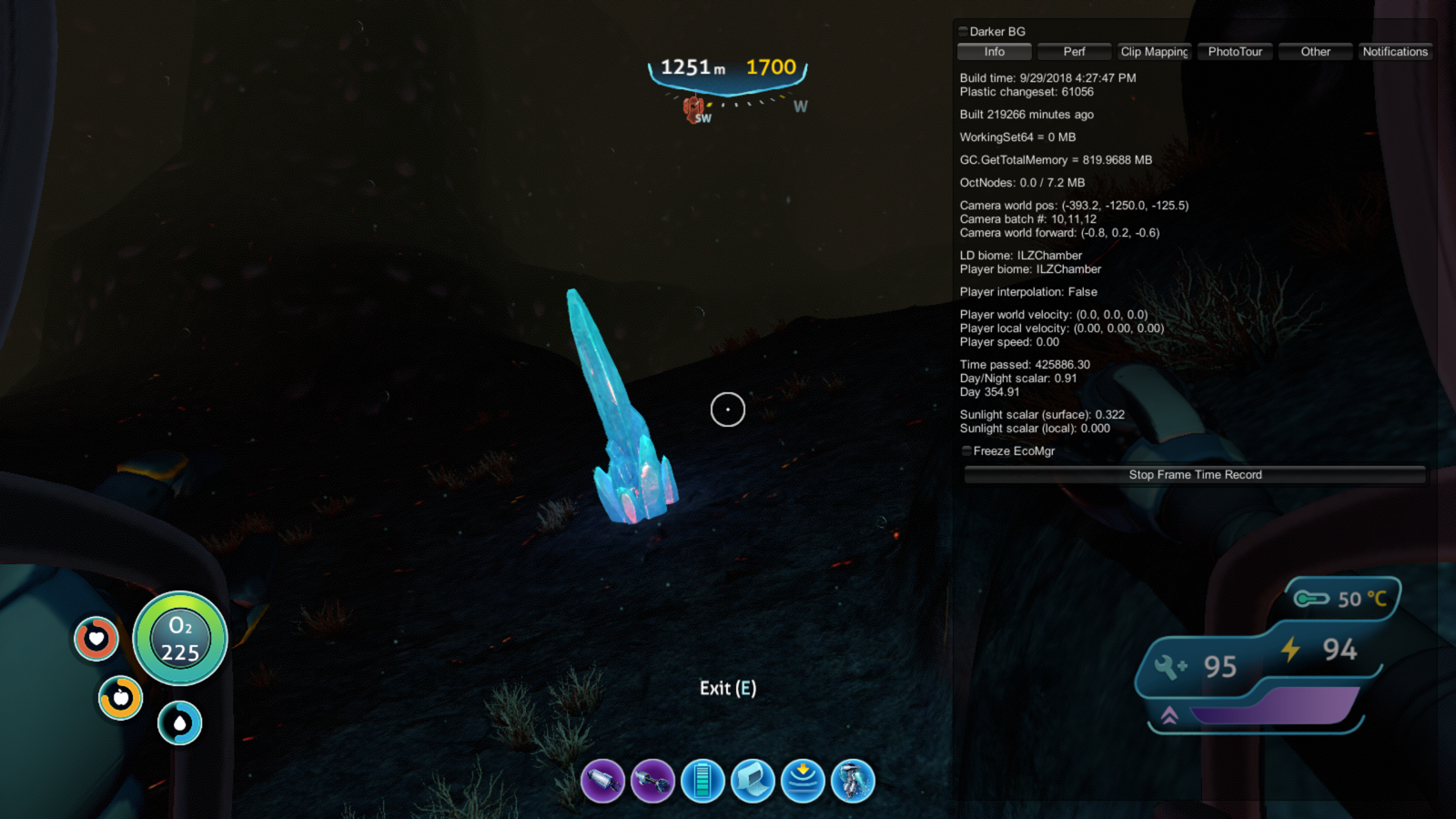Open the Perf tab
1456x819 pixels.
click(1074, 52)
